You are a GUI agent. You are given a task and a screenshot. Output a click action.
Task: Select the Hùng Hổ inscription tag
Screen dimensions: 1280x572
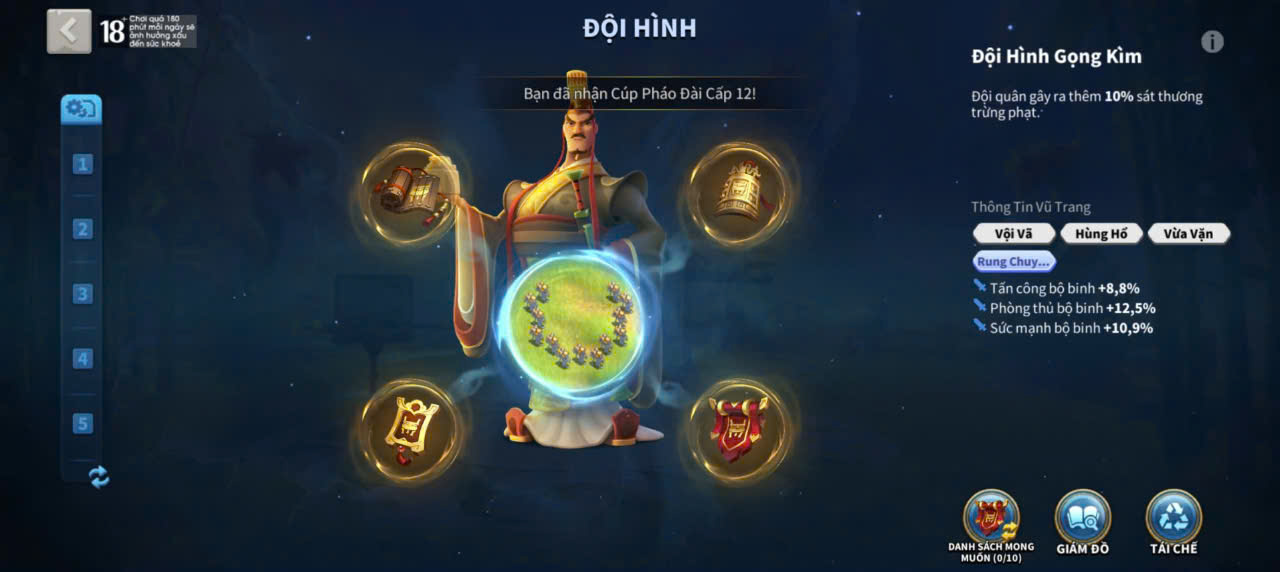1101,234
